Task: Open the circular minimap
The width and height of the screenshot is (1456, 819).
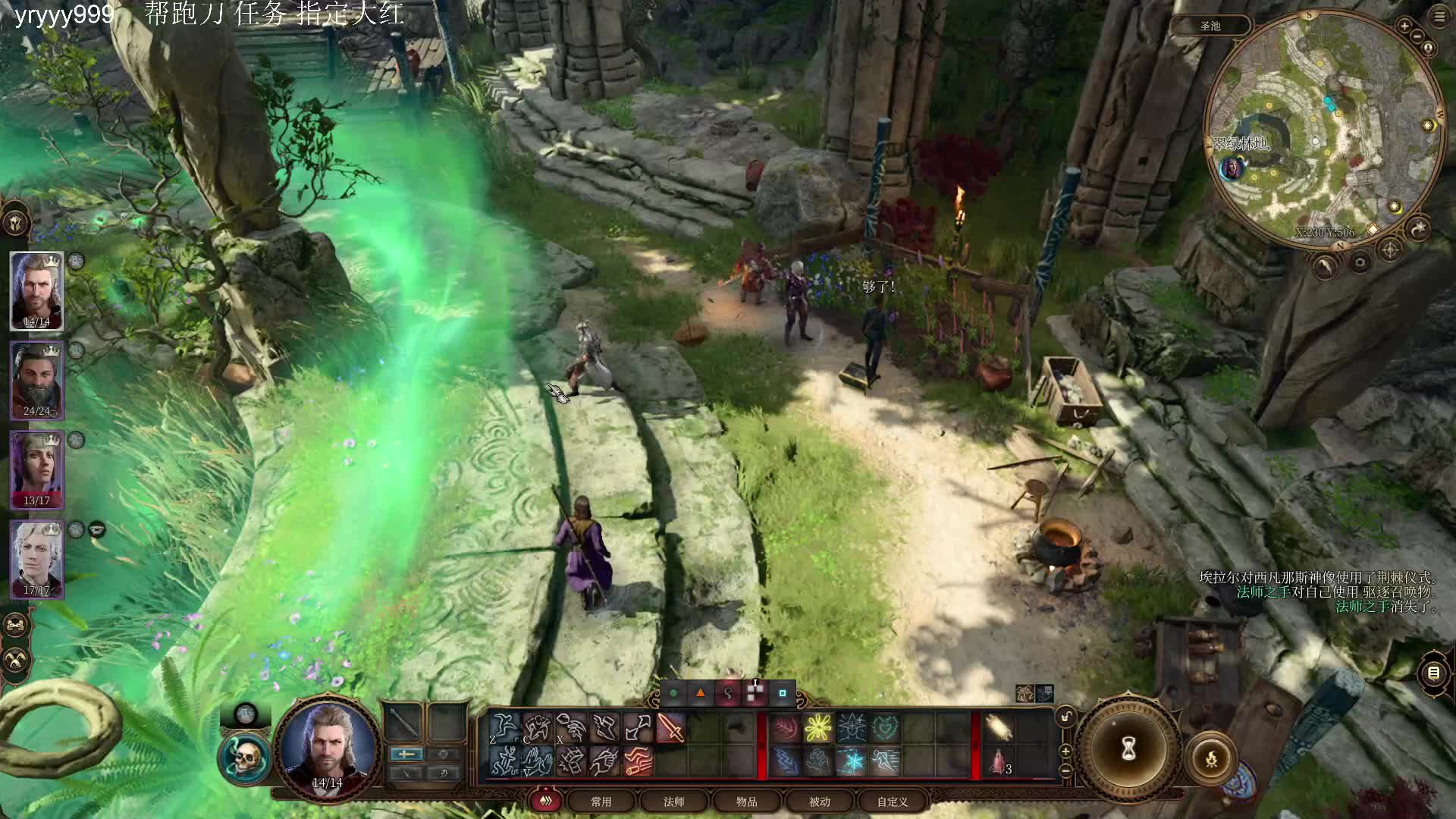Action: 1323,127
